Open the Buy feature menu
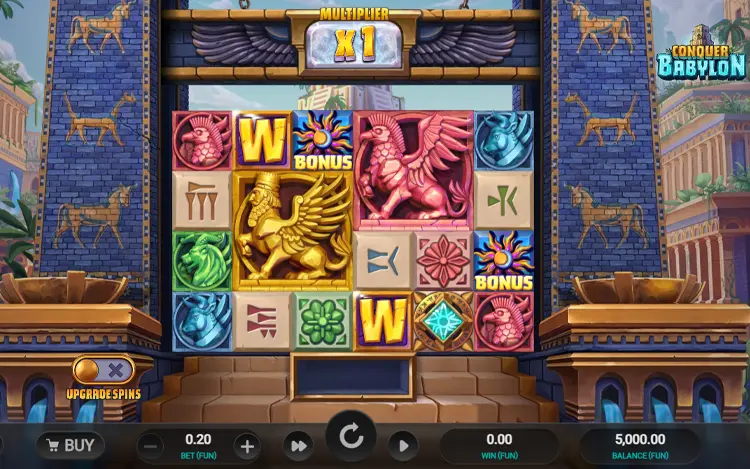The image size is (750, 469). [70, 445]
